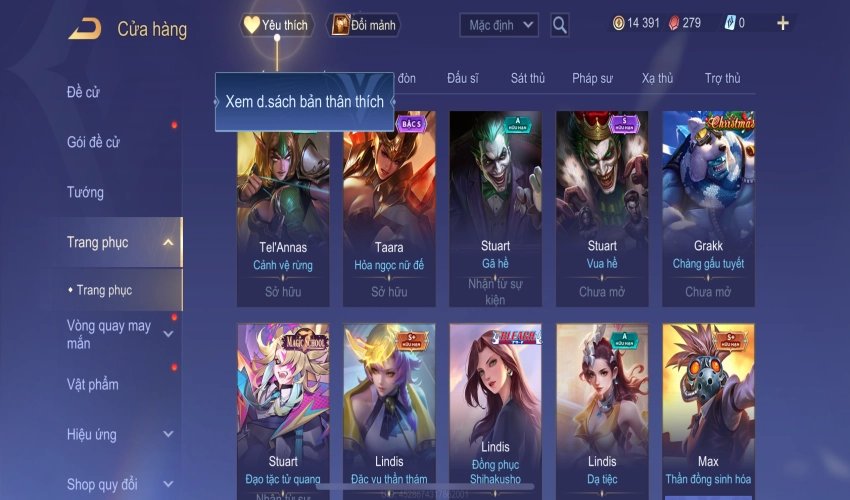Expand the Hiệu ứng effects category

click(168, 434)
